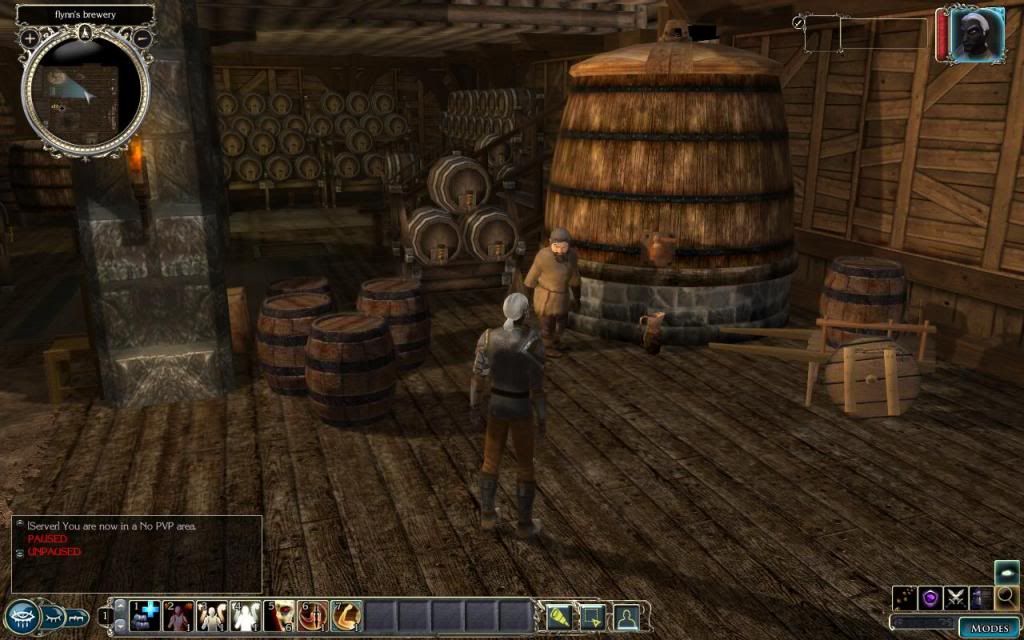Image resolution: width=1024 pixels, height=640 pixels.
Task: Click the magnifying glass search mode icon
Action: [1006, 598]
